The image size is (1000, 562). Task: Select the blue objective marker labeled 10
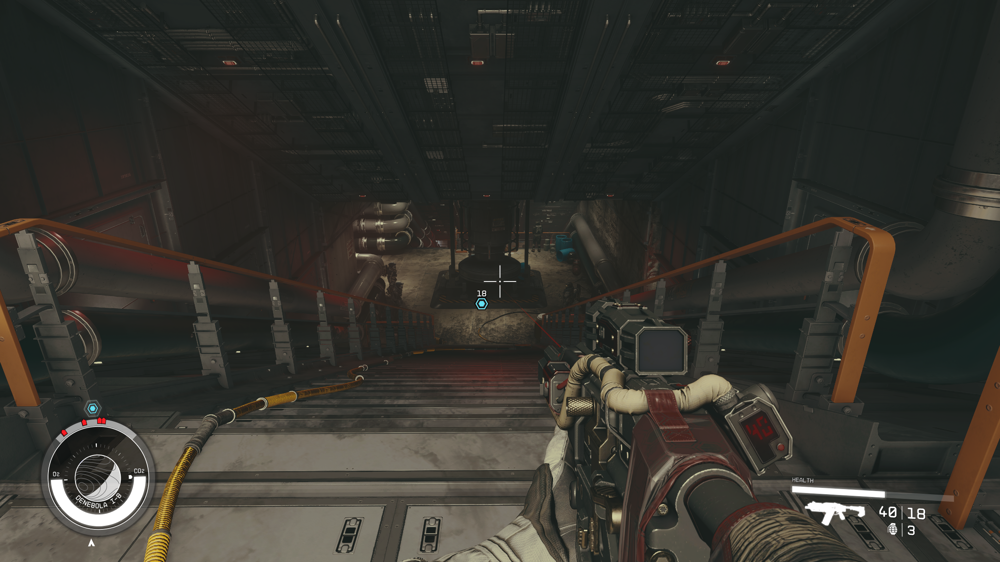(482, 303)
